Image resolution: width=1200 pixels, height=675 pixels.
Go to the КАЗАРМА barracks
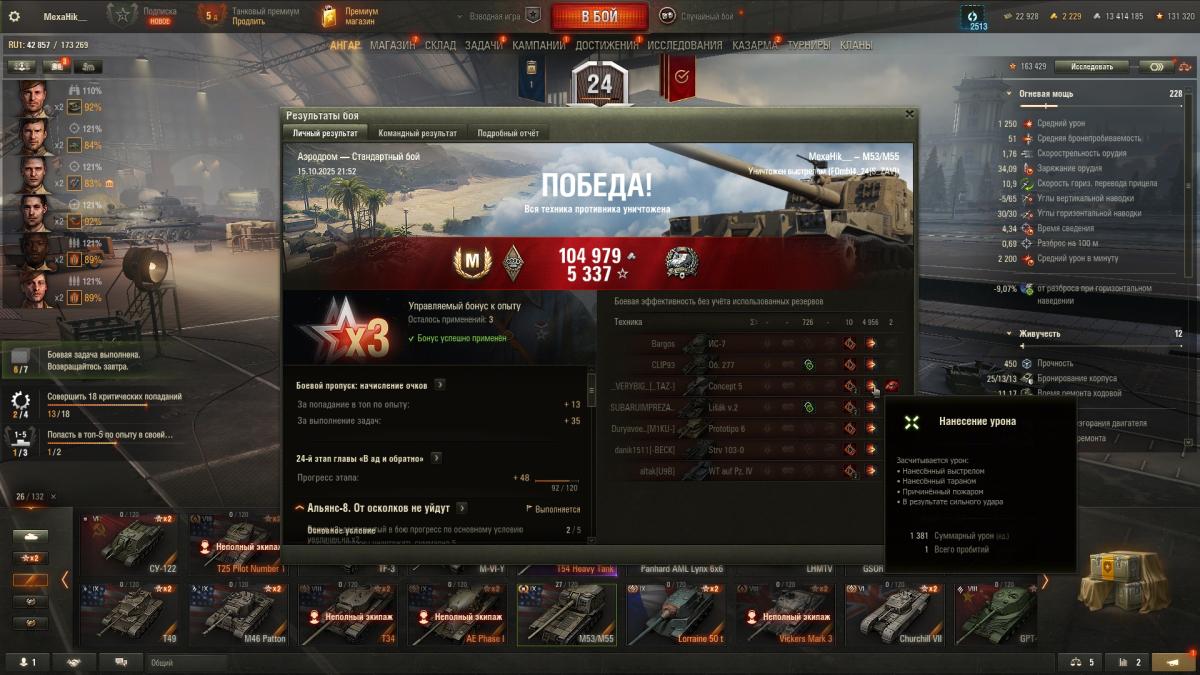(x=754, y=45)
